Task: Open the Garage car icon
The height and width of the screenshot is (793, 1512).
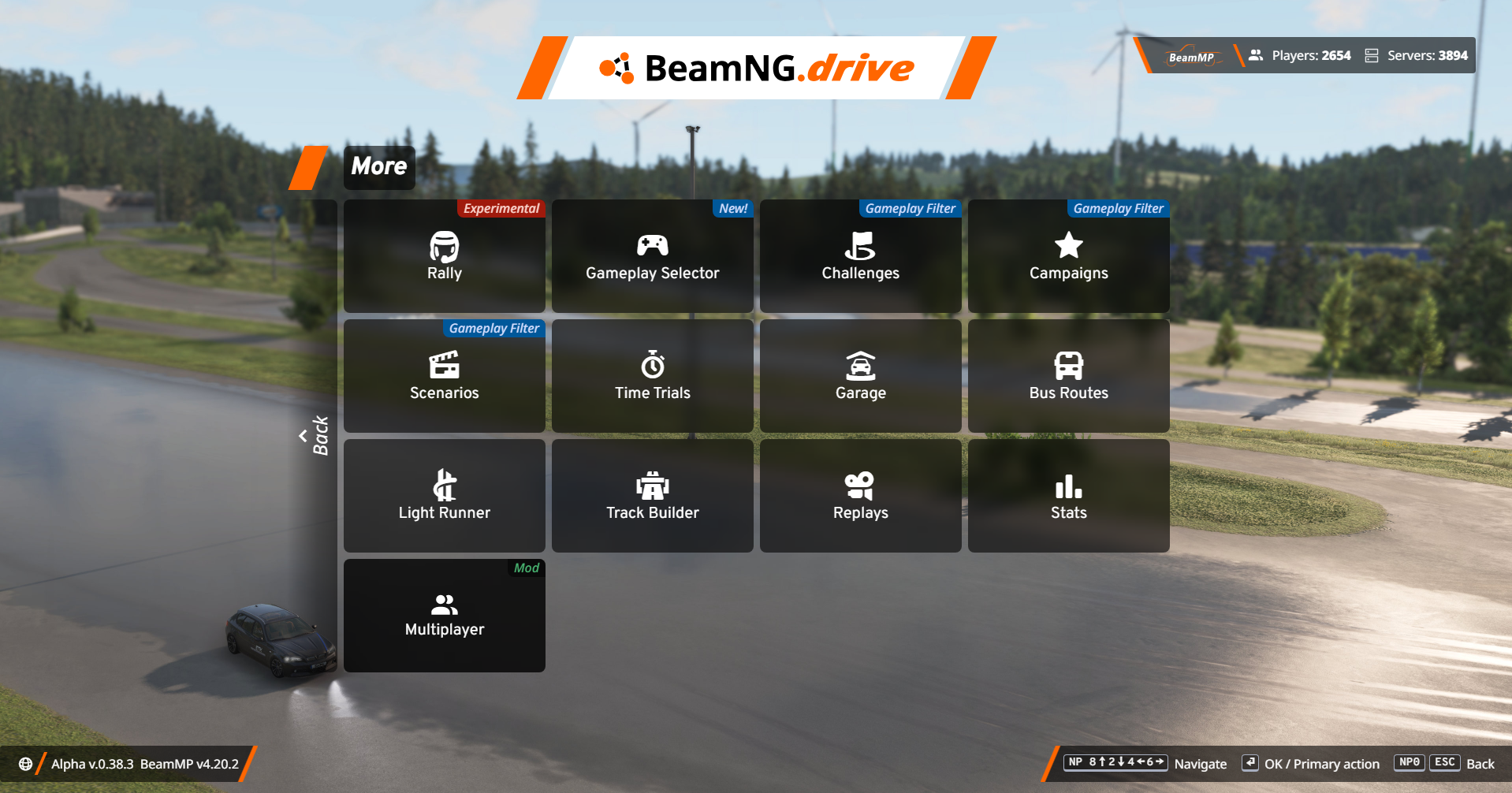Action: [860, 376]
